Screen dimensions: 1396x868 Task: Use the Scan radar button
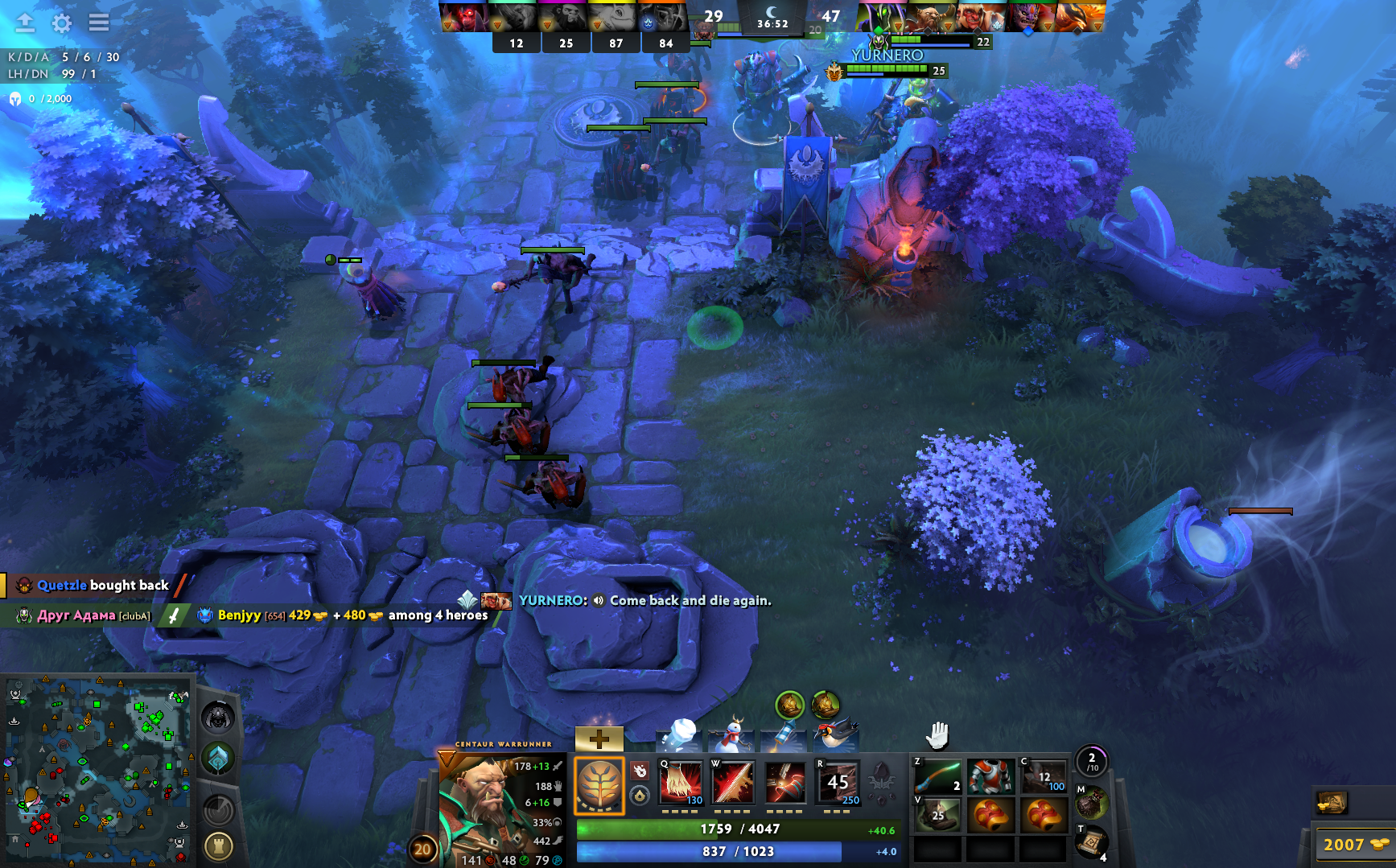point(219,808)
